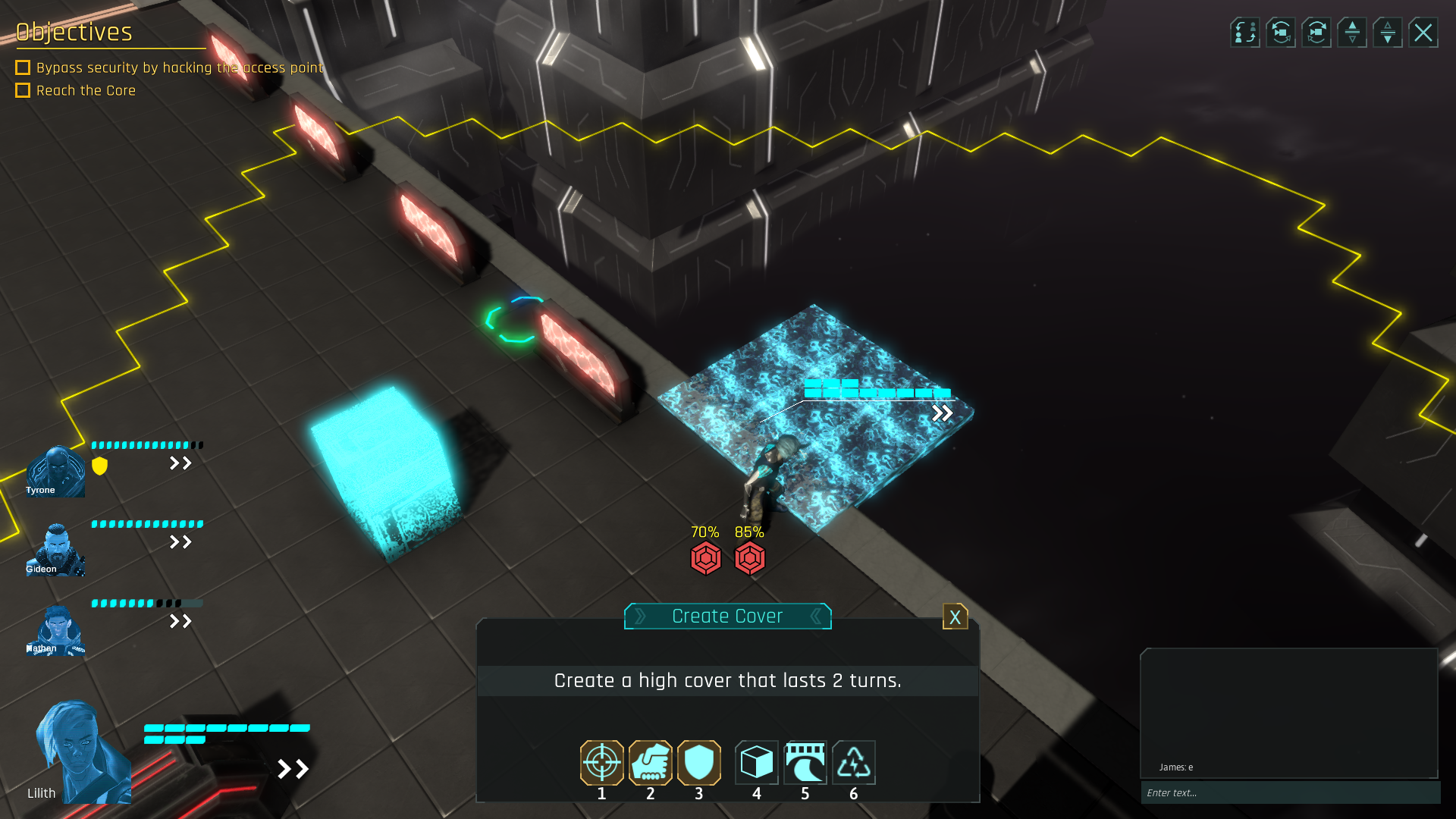The width and height of the screenshot is (1456, 819).
Task: Switch to Nathan's portrait
Action: click(55, 630)
